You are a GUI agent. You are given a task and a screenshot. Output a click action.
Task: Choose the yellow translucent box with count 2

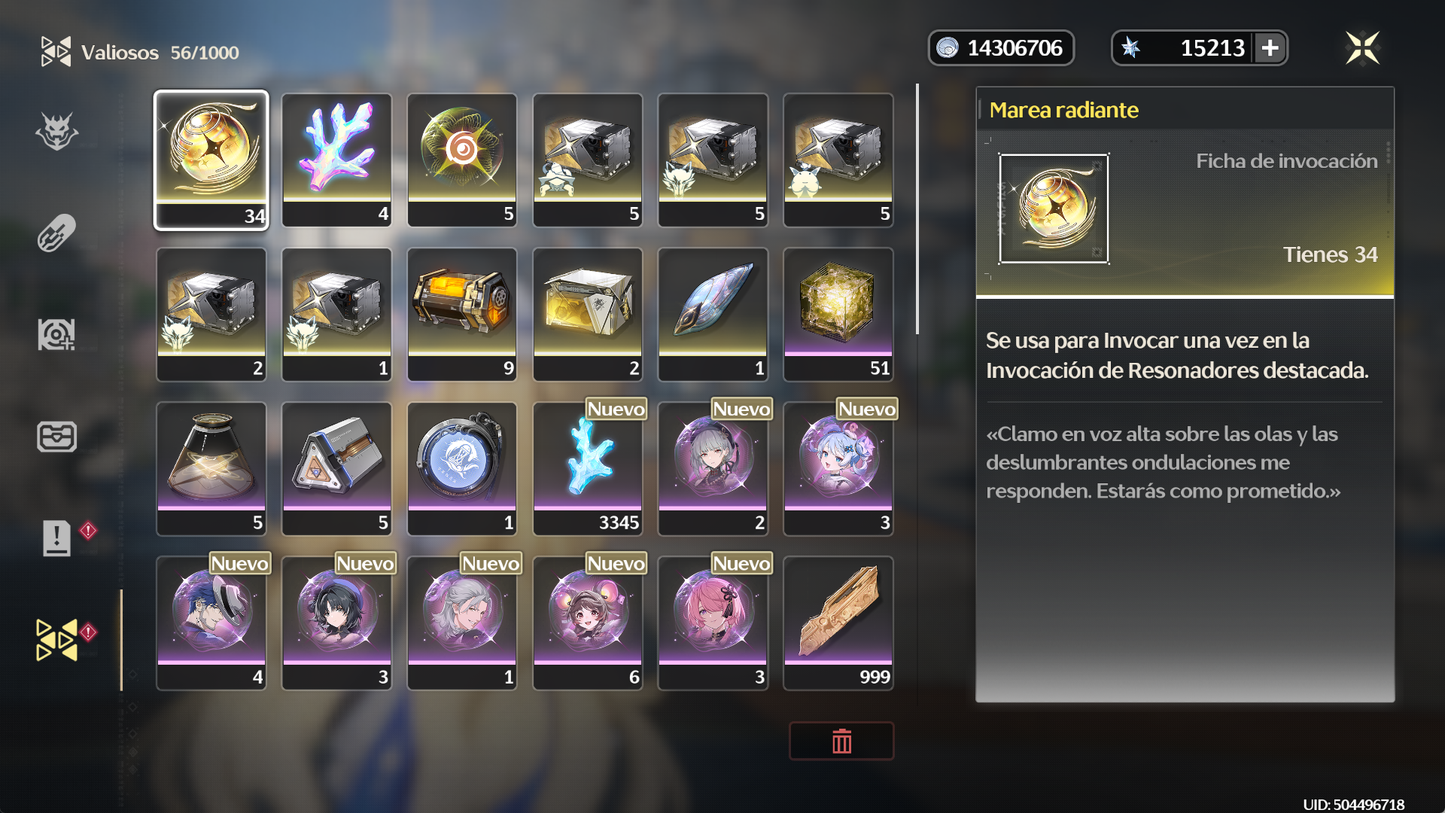pos(588,314)
